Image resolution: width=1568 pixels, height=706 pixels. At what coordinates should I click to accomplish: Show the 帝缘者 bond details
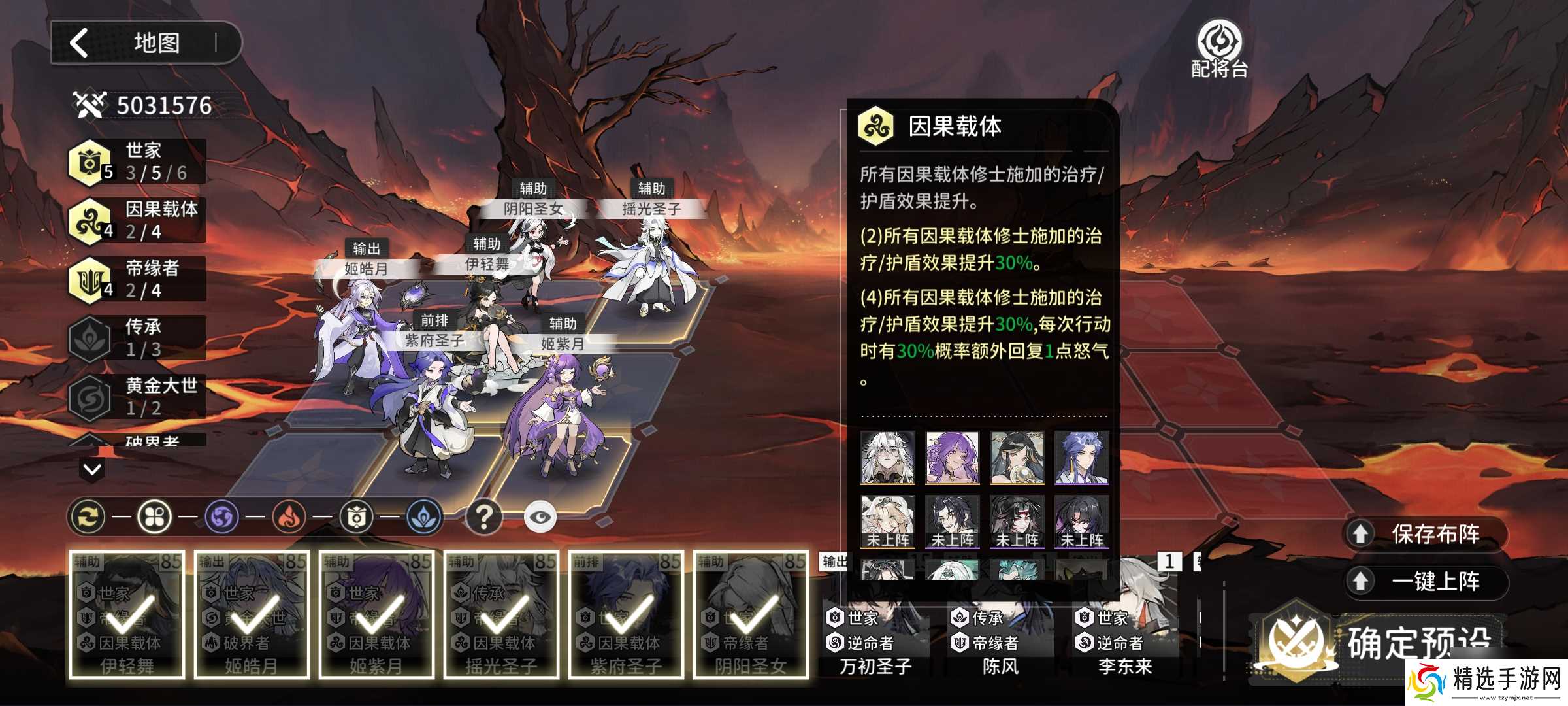tap(138, 279)
